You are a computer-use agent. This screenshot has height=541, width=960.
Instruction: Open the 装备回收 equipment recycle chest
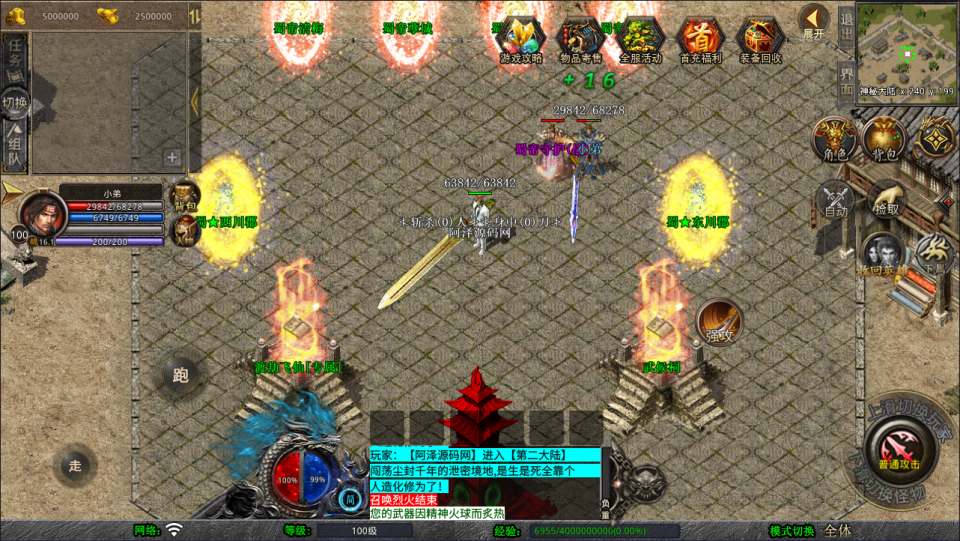(760, 38)
